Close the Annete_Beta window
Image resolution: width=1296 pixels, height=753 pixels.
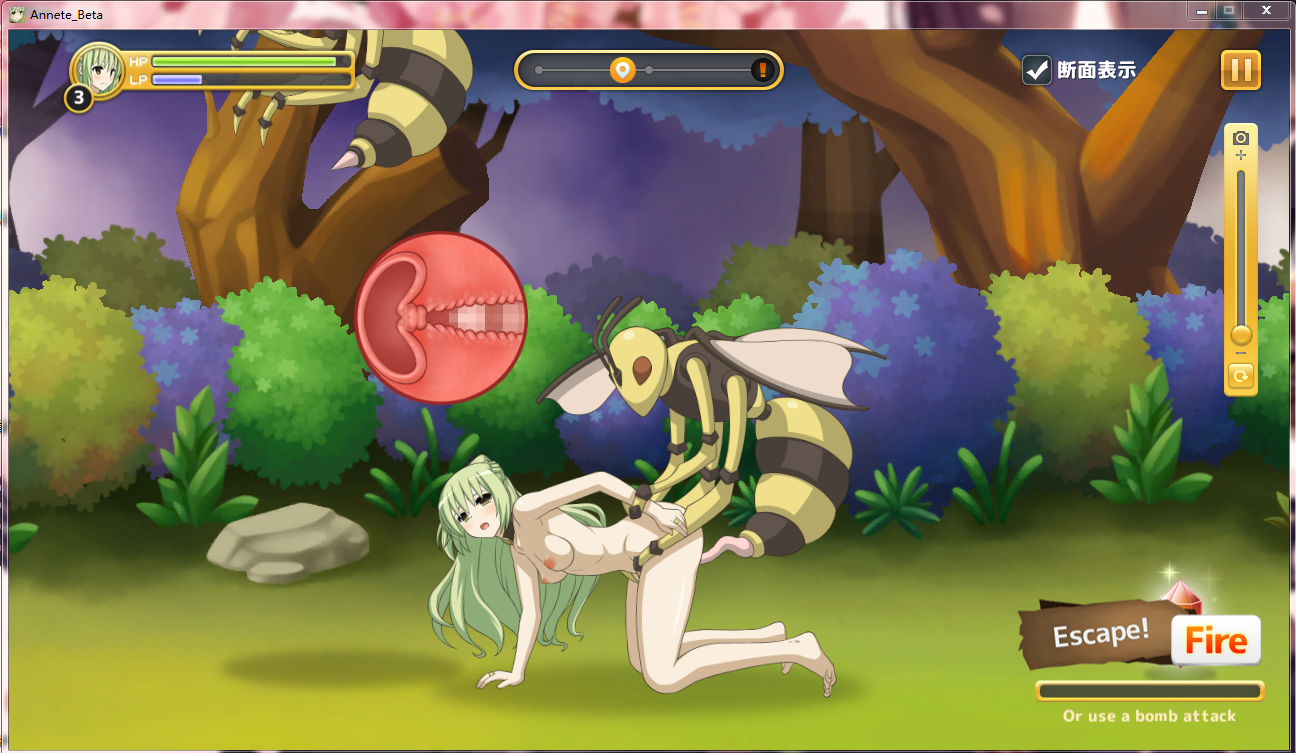1265,10
